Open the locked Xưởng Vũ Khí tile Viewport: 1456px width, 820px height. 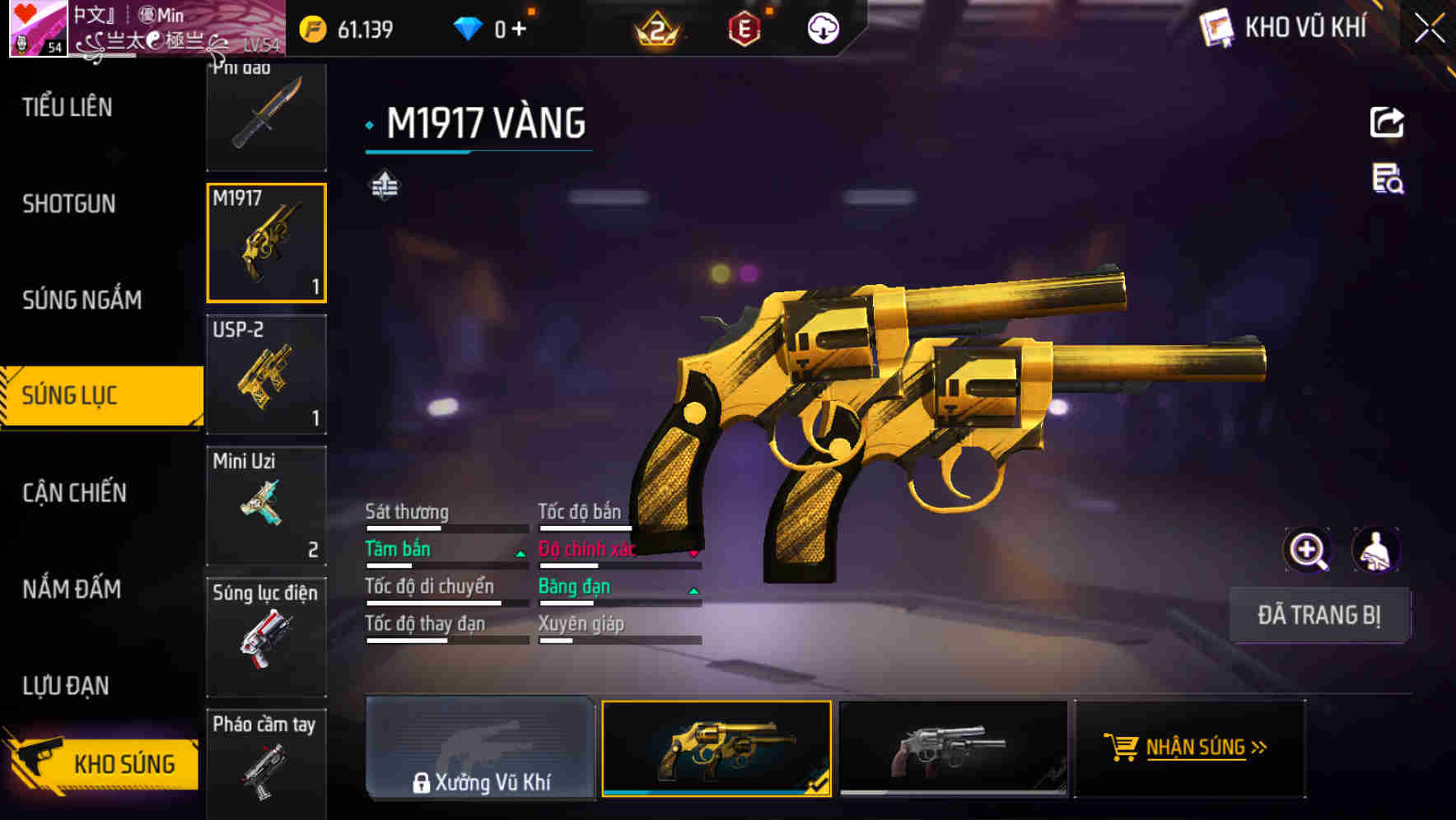point(480,748)
